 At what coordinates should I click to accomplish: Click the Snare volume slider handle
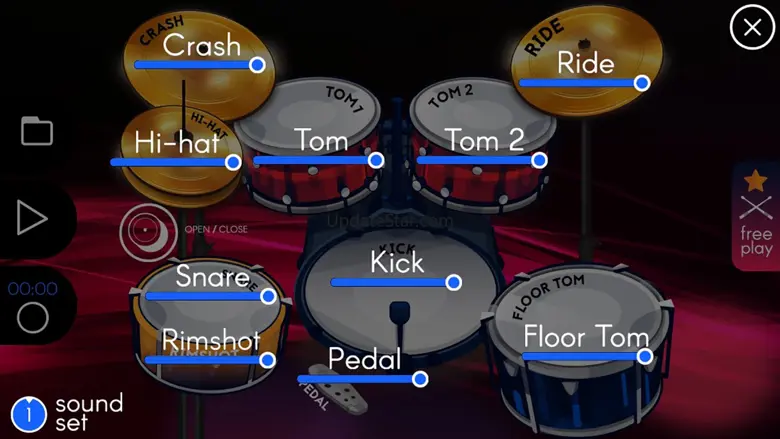point(268,296)
